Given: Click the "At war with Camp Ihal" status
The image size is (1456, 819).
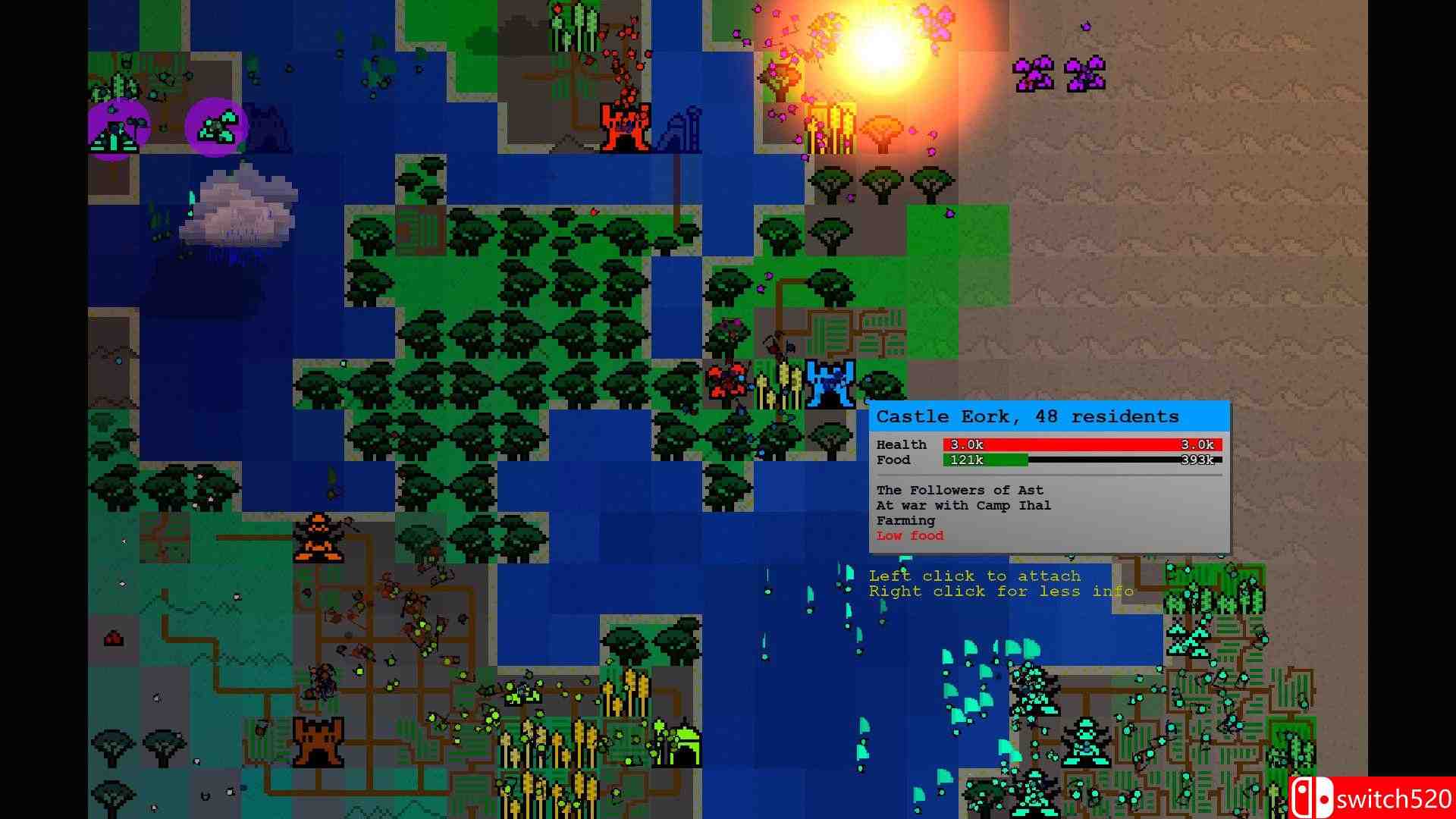Looking at the screenshot, I should (963, 505).
